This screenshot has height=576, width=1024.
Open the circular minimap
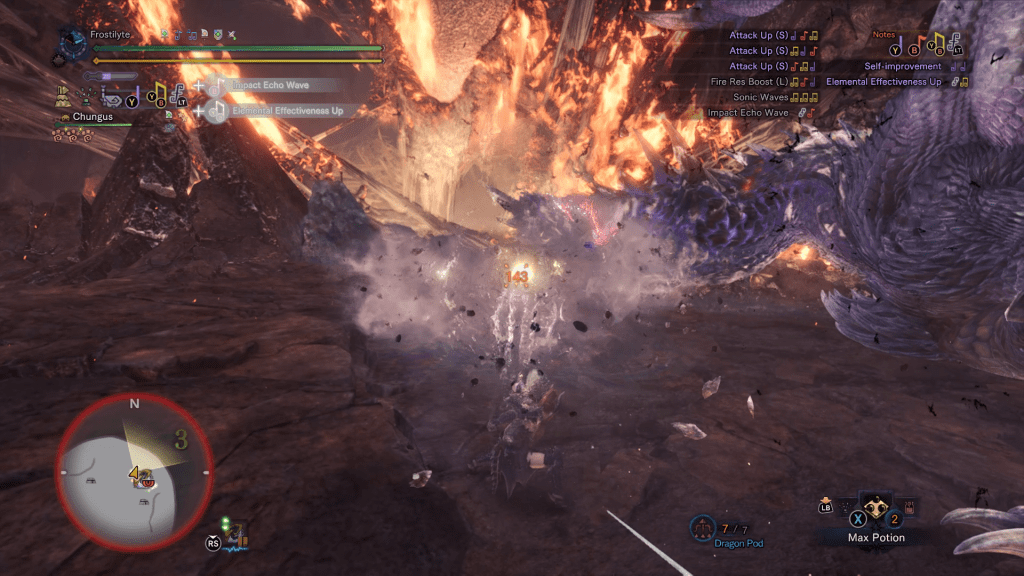click(133, 470)
